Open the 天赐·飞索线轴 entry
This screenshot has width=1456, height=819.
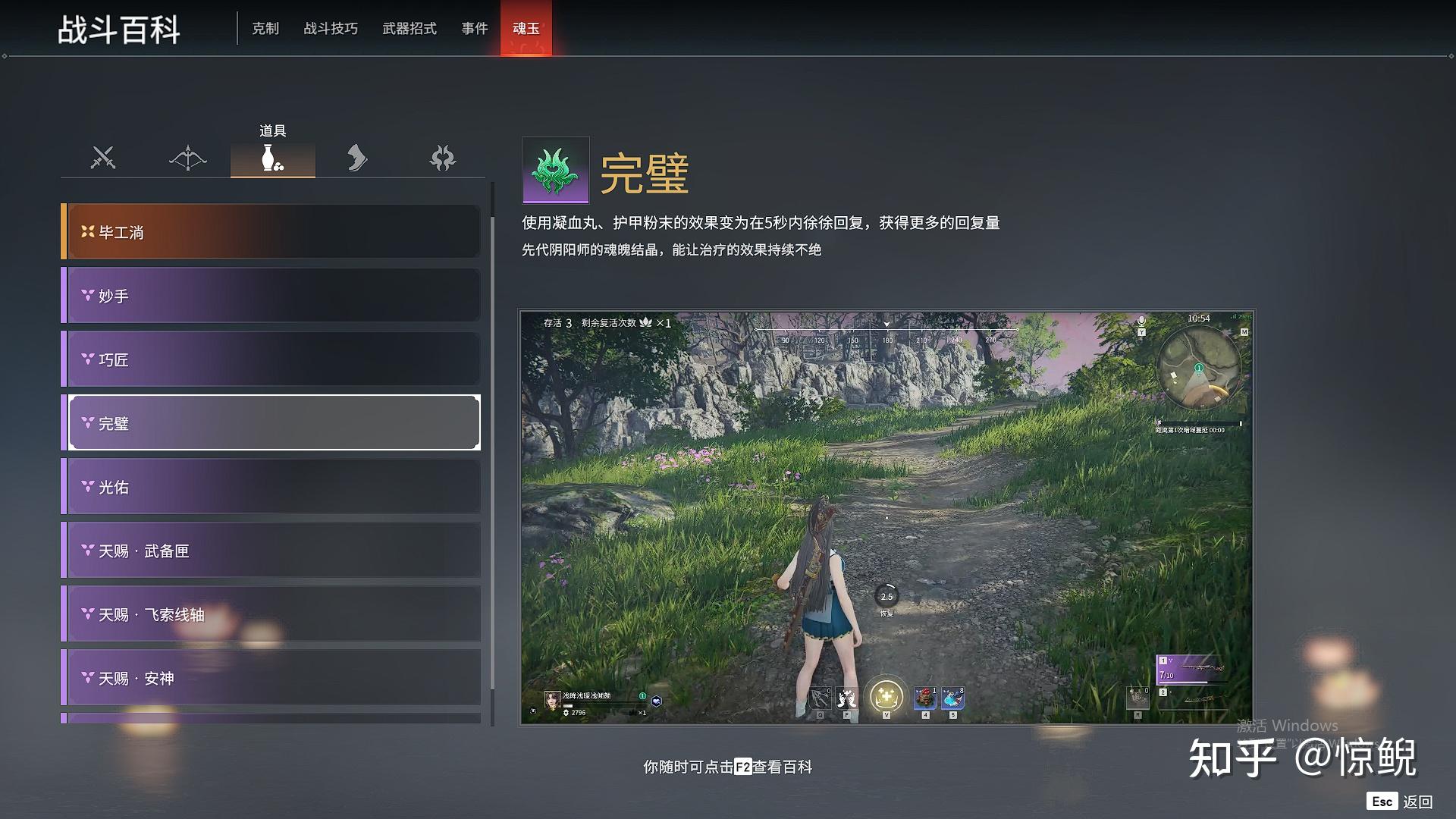click(x=273, y=614)
